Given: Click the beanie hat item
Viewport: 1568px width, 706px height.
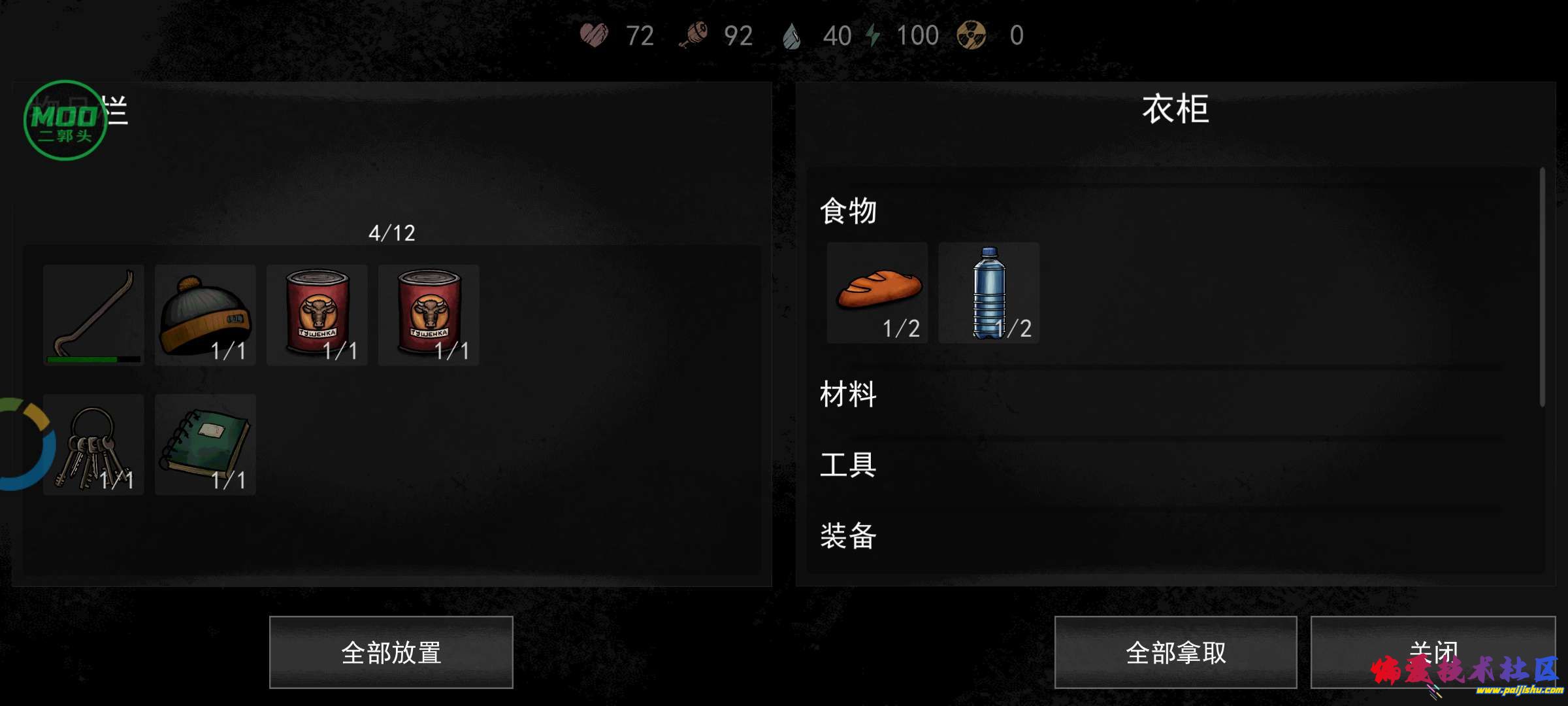Looking at the screenshot, I should tap(204, 316).
